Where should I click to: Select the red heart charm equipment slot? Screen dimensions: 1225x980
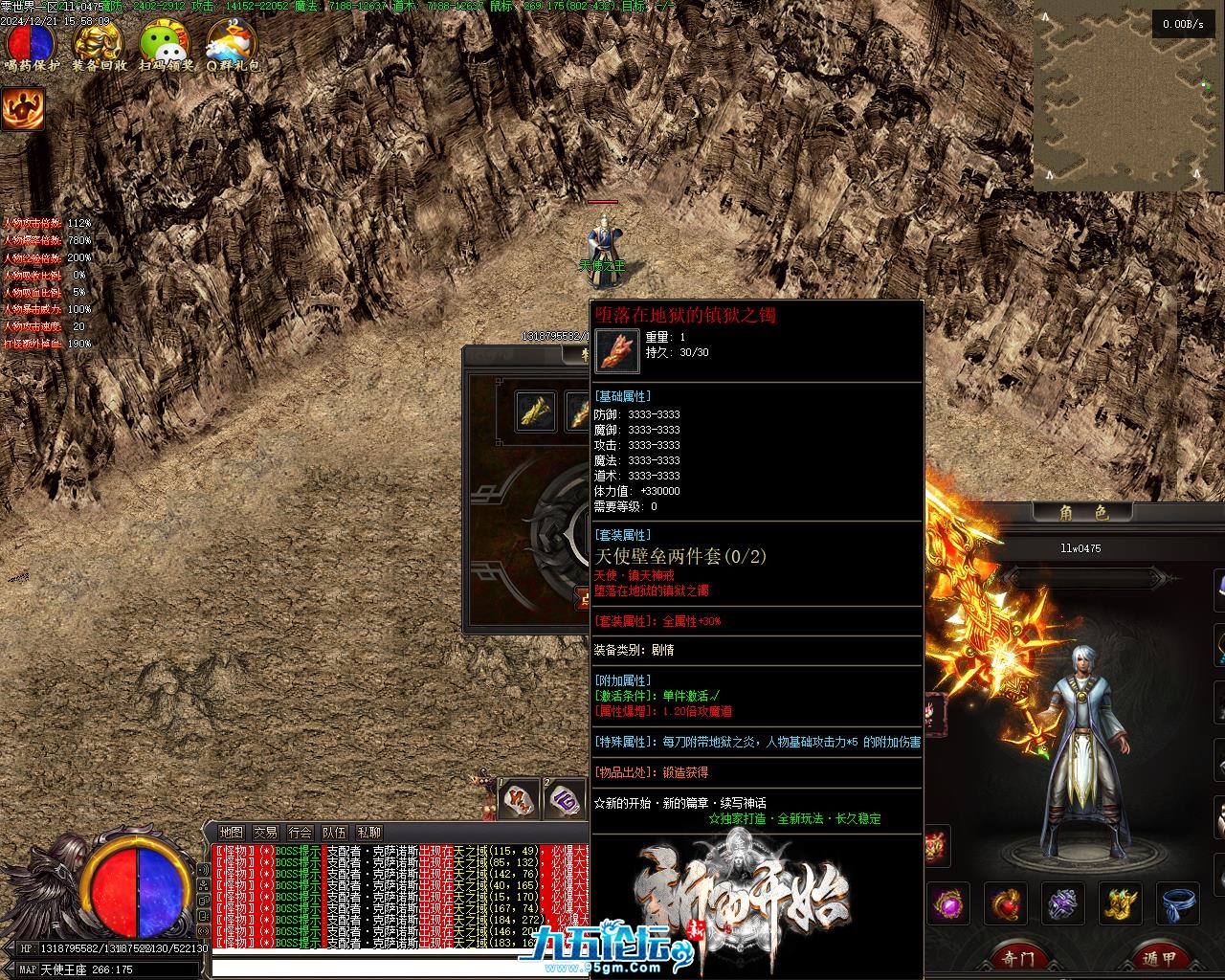pyautogui.click(x=1006, y=904)
